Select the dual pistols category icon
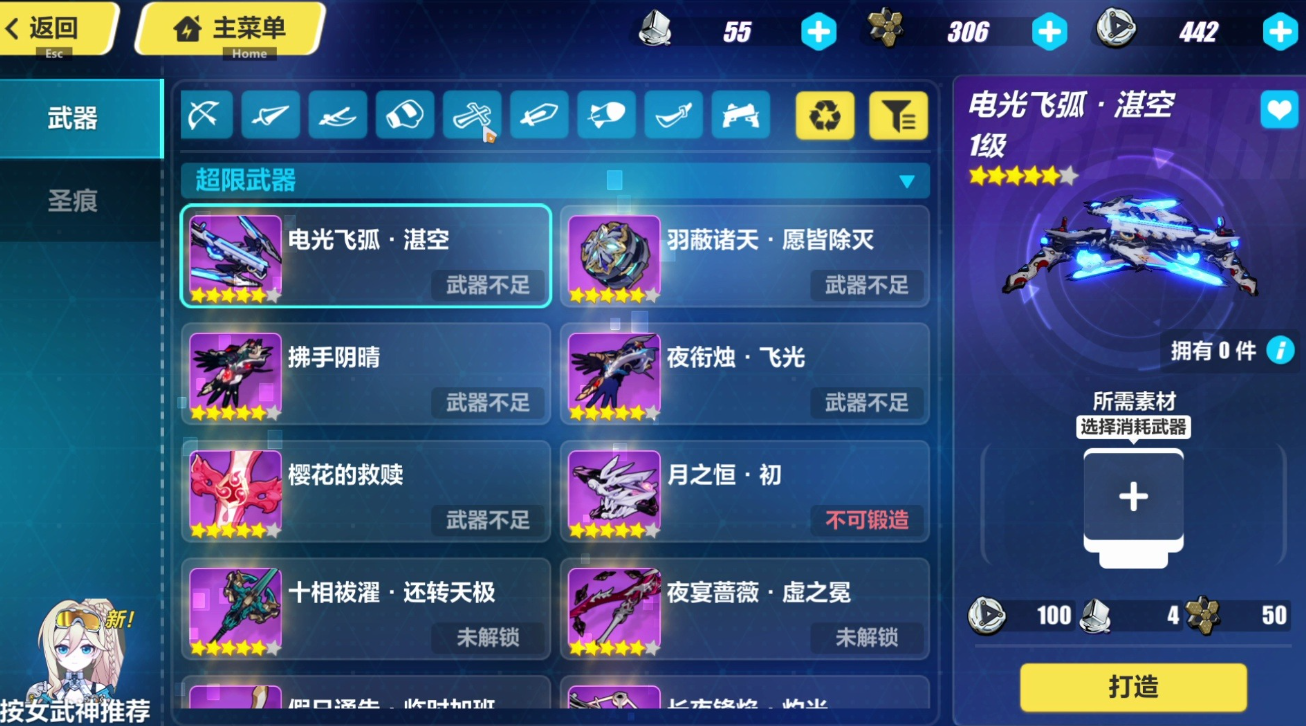1306x726 pixels. [x=739, y=114]
